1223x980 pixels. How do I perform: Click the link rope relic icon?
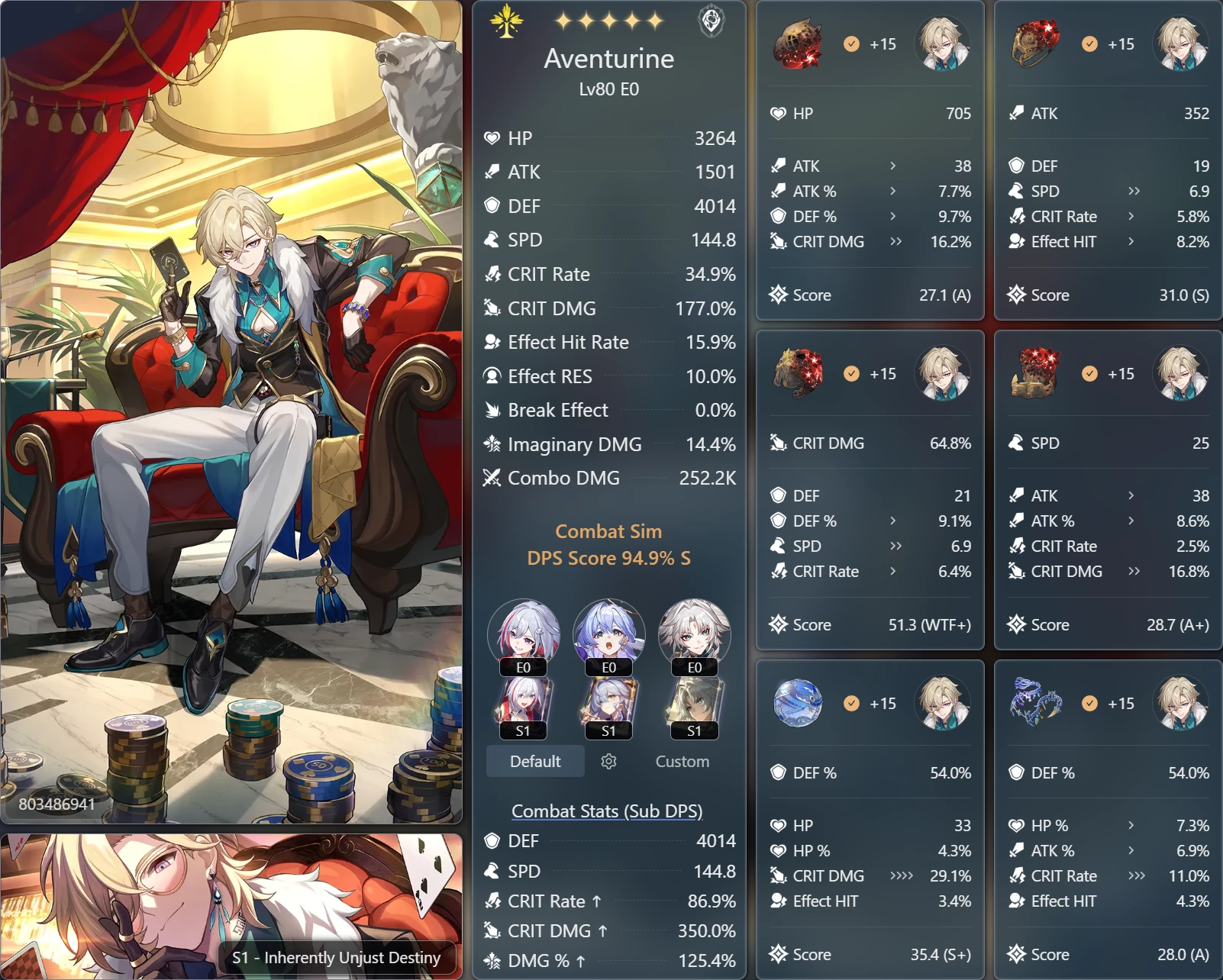pos(1036,704)
